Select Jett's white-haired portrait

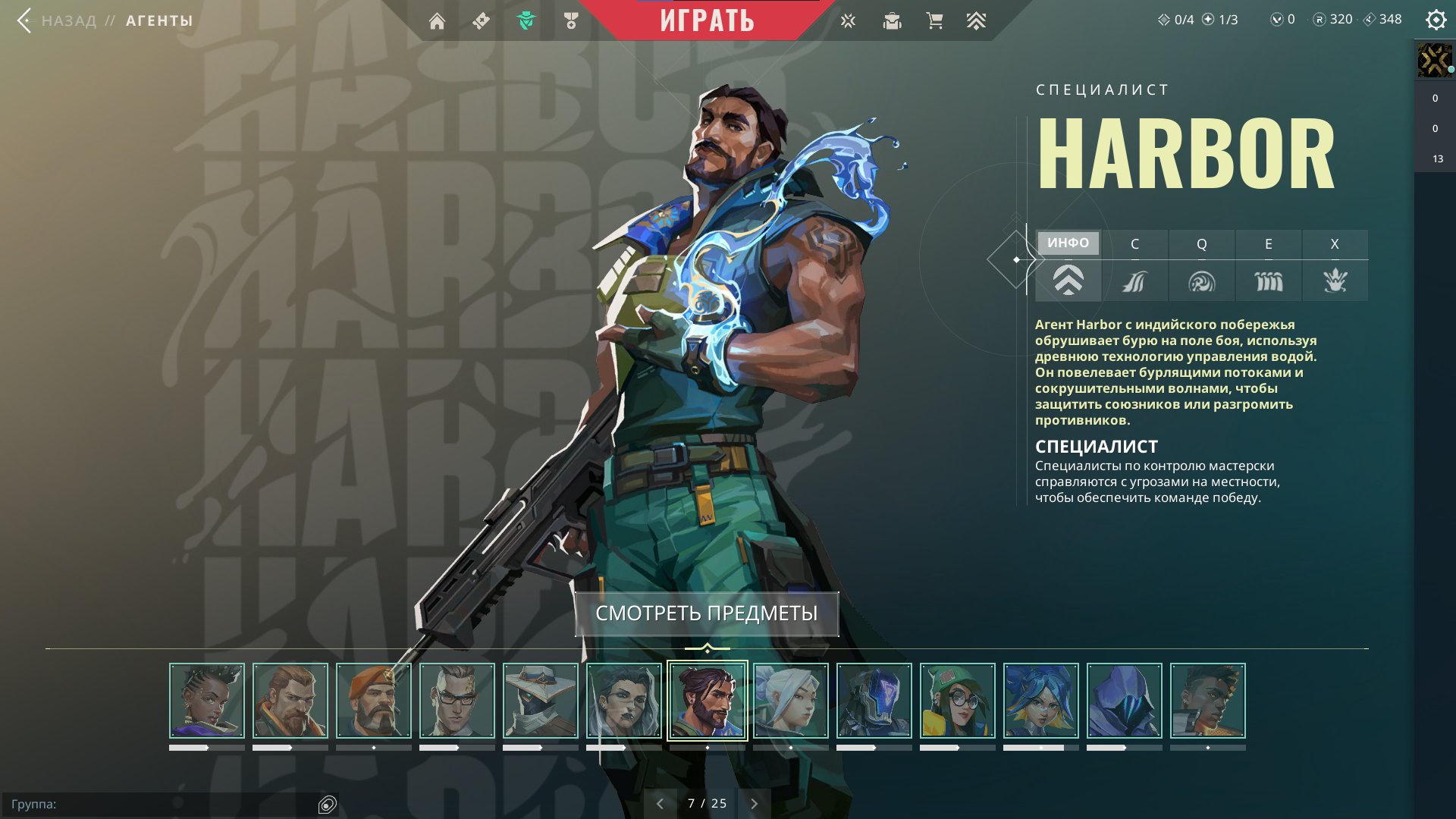click(x=791, y=701)
